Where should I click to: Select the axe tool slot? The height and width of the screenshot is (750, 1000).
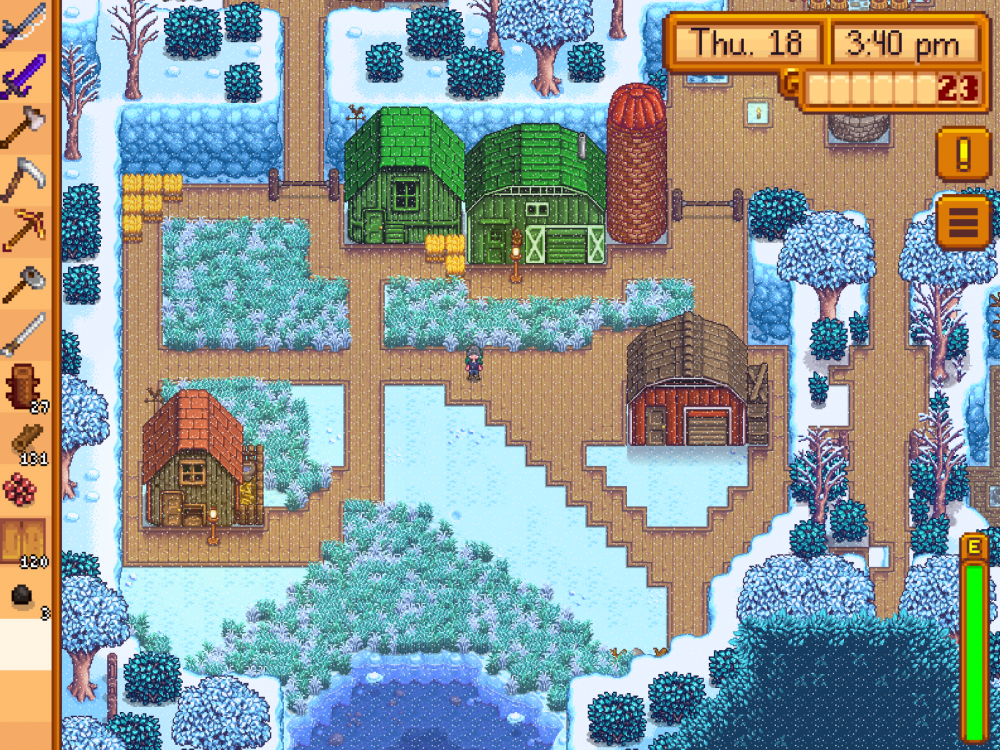25,127
